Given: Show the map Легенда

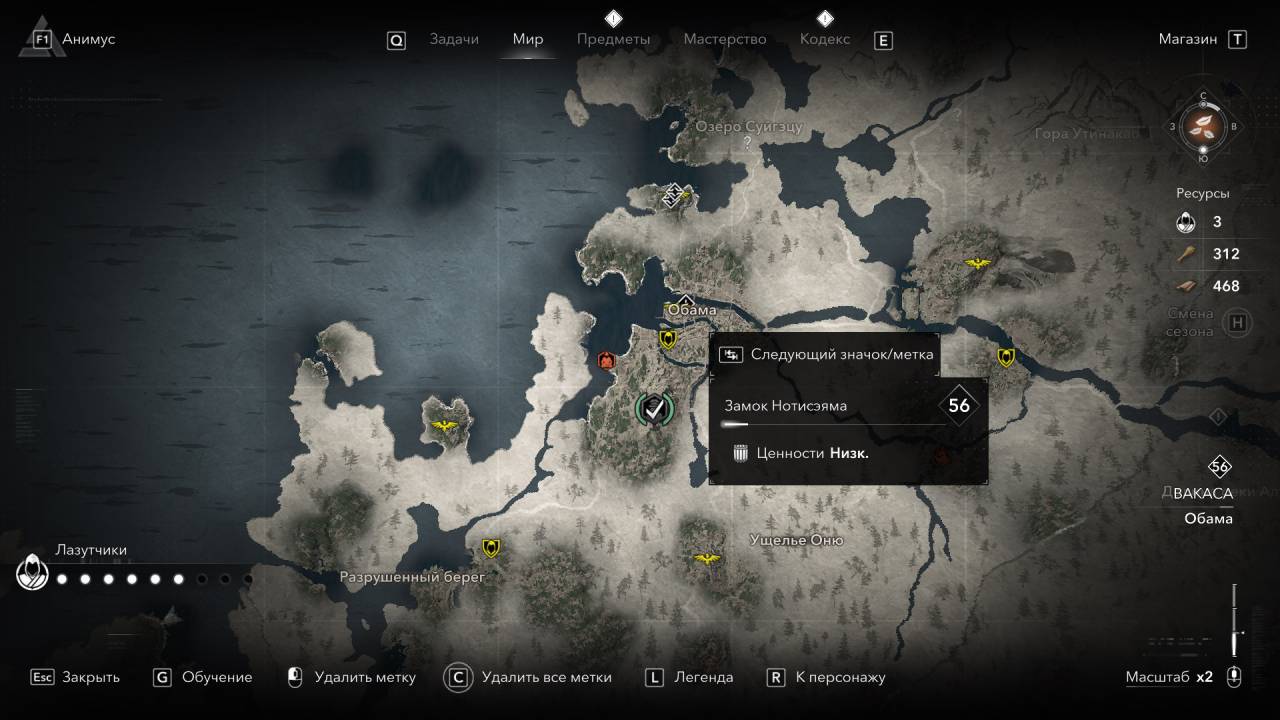Looking at the screenshot, I should [703, 677].
